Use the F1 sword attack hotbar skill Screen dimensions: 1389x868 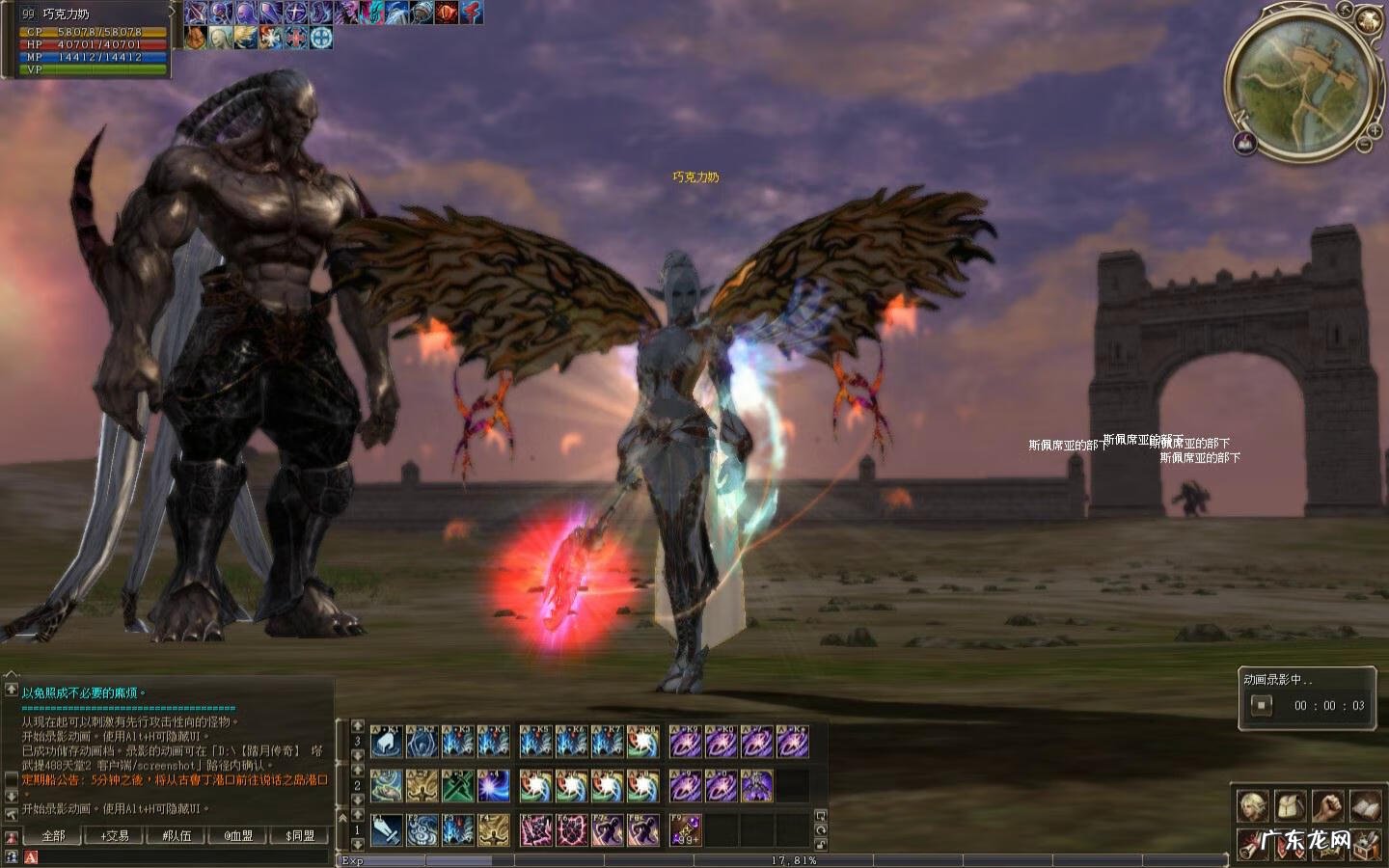point(387,829)
